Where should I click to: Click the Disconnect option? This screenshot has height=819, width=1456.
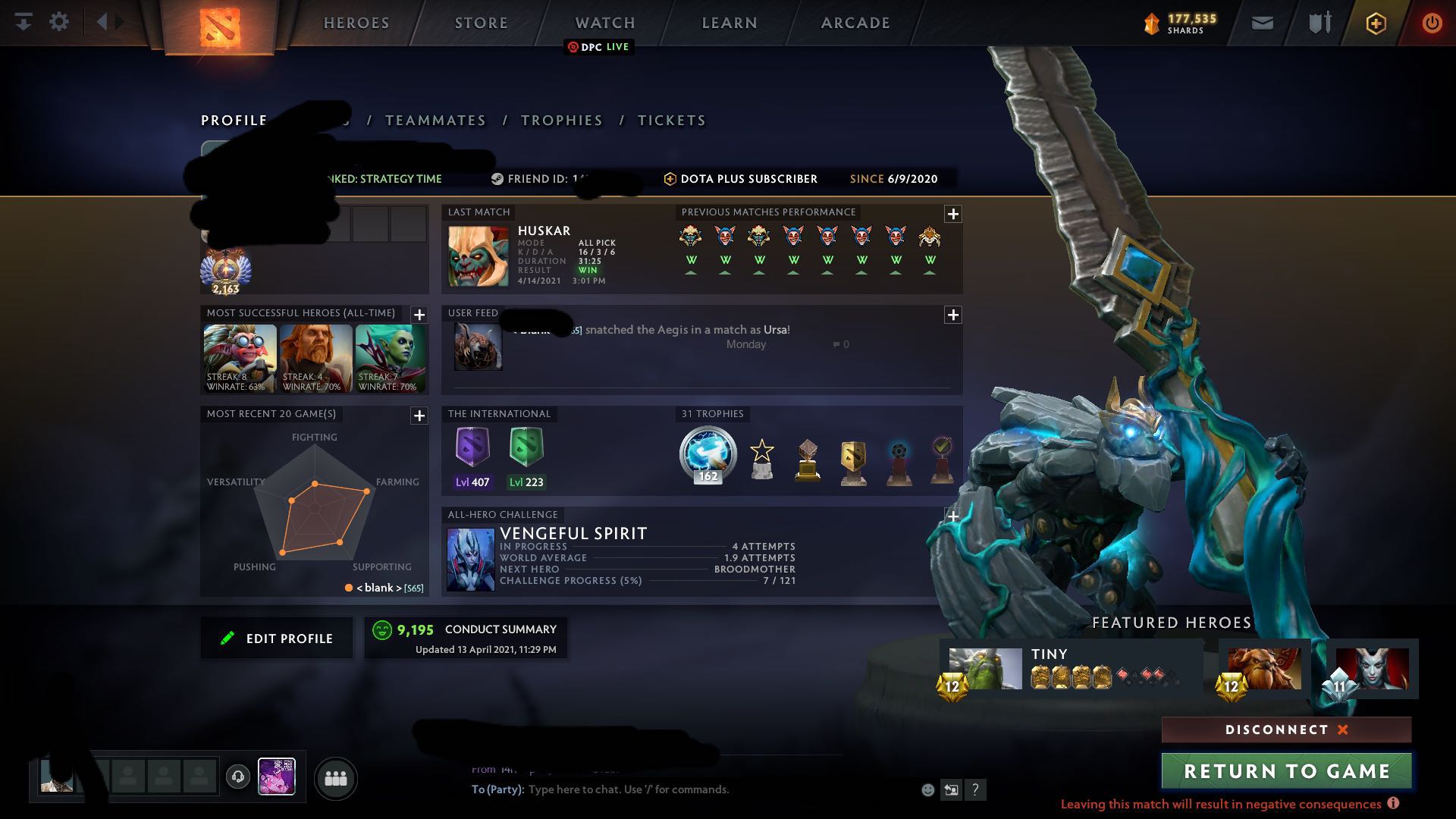tap(1283, 730)
